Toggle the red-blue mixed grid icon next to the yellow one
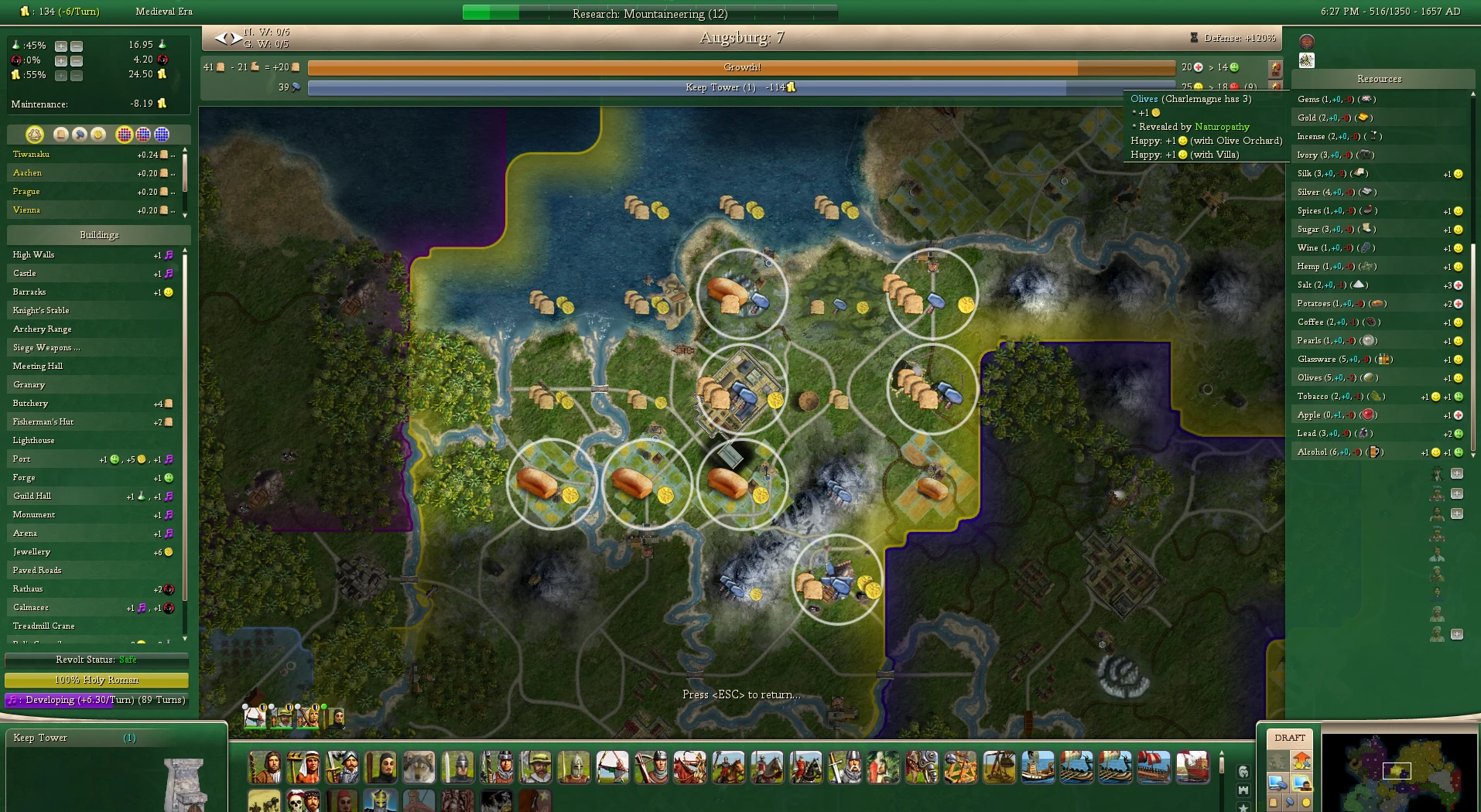Viewport: 1481px width, 812px height. [142, 135]
